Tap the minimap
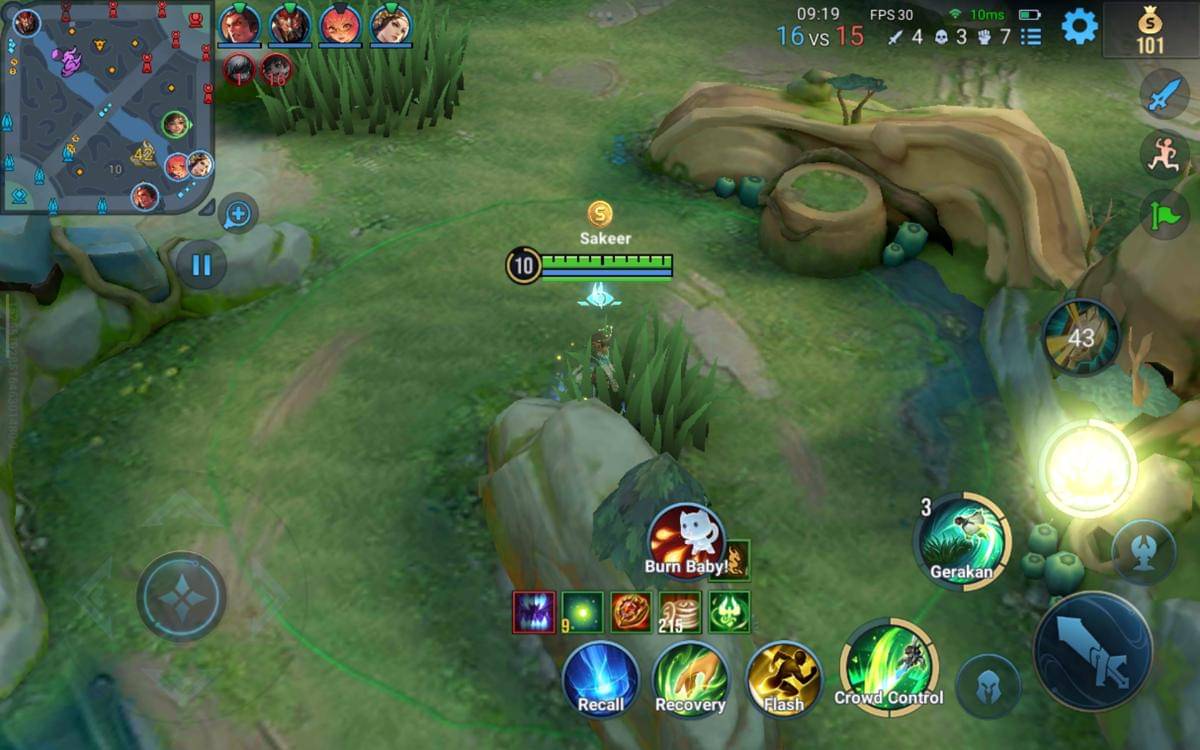The width and height of the screenshot is (1200, 750). click(x=107, y=106)
